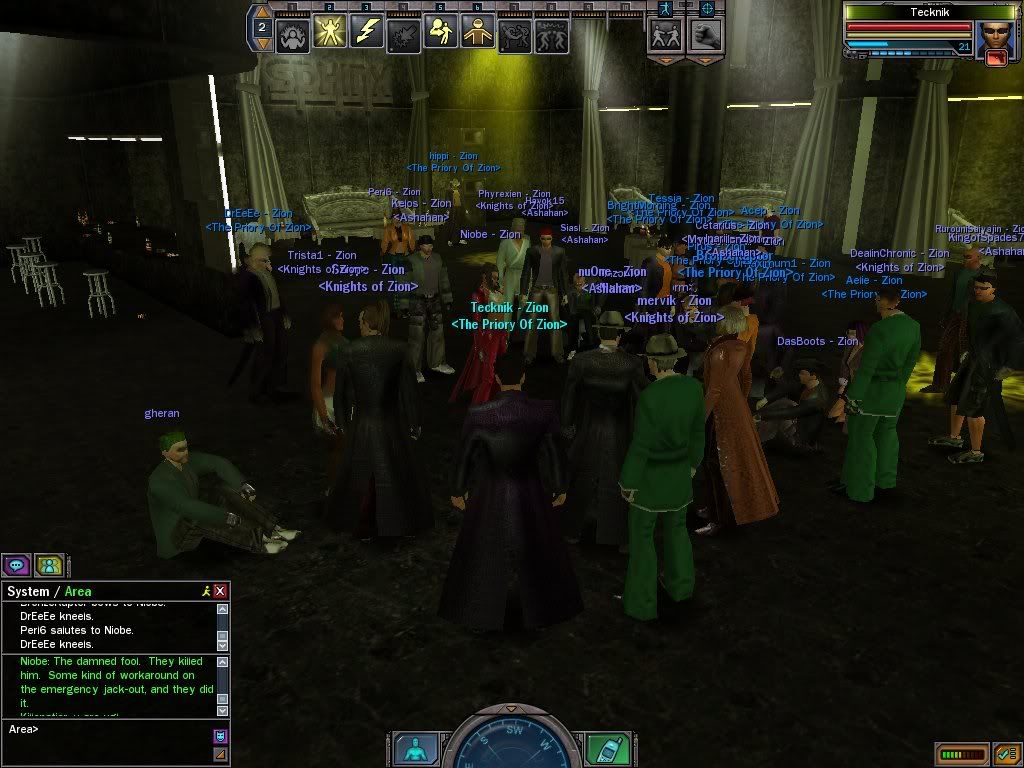The image size is (1024, 768).
Task: Click the hotbar page down arrow
Action: (x=261, y=43)
